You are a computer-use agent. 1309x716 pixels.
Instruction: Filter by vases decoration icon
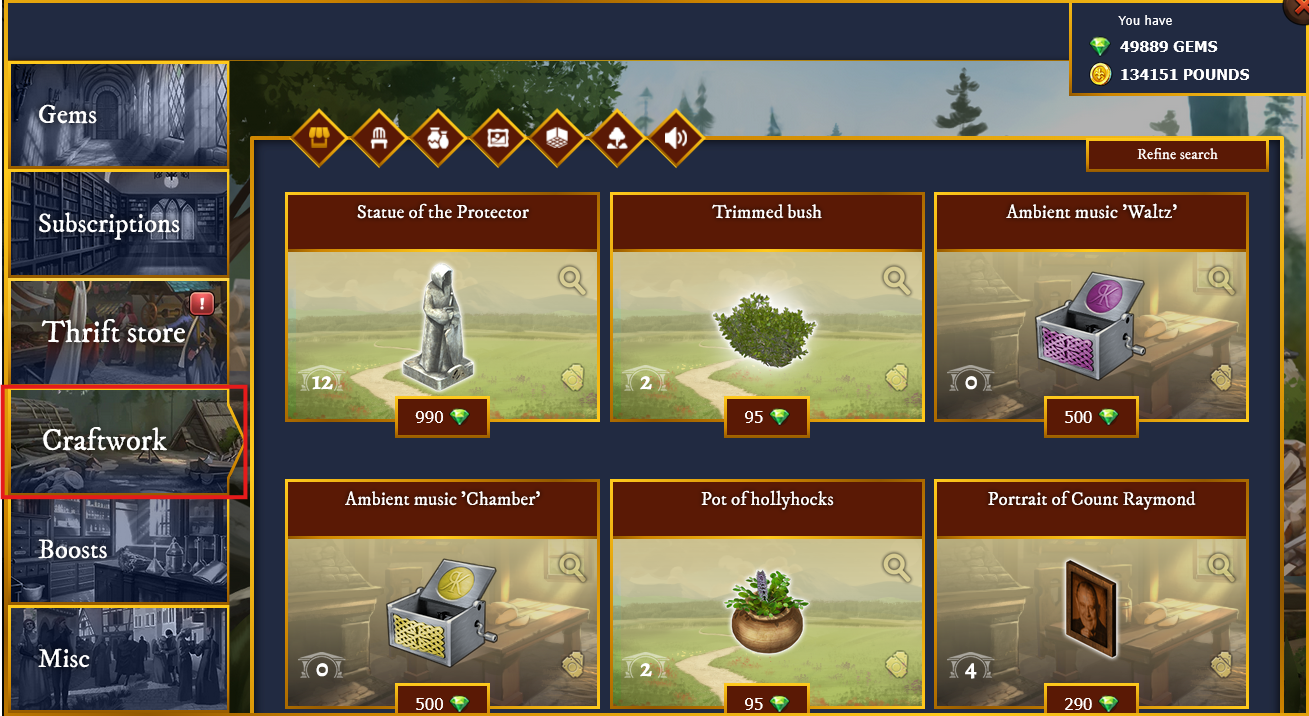tap(438, 138)
